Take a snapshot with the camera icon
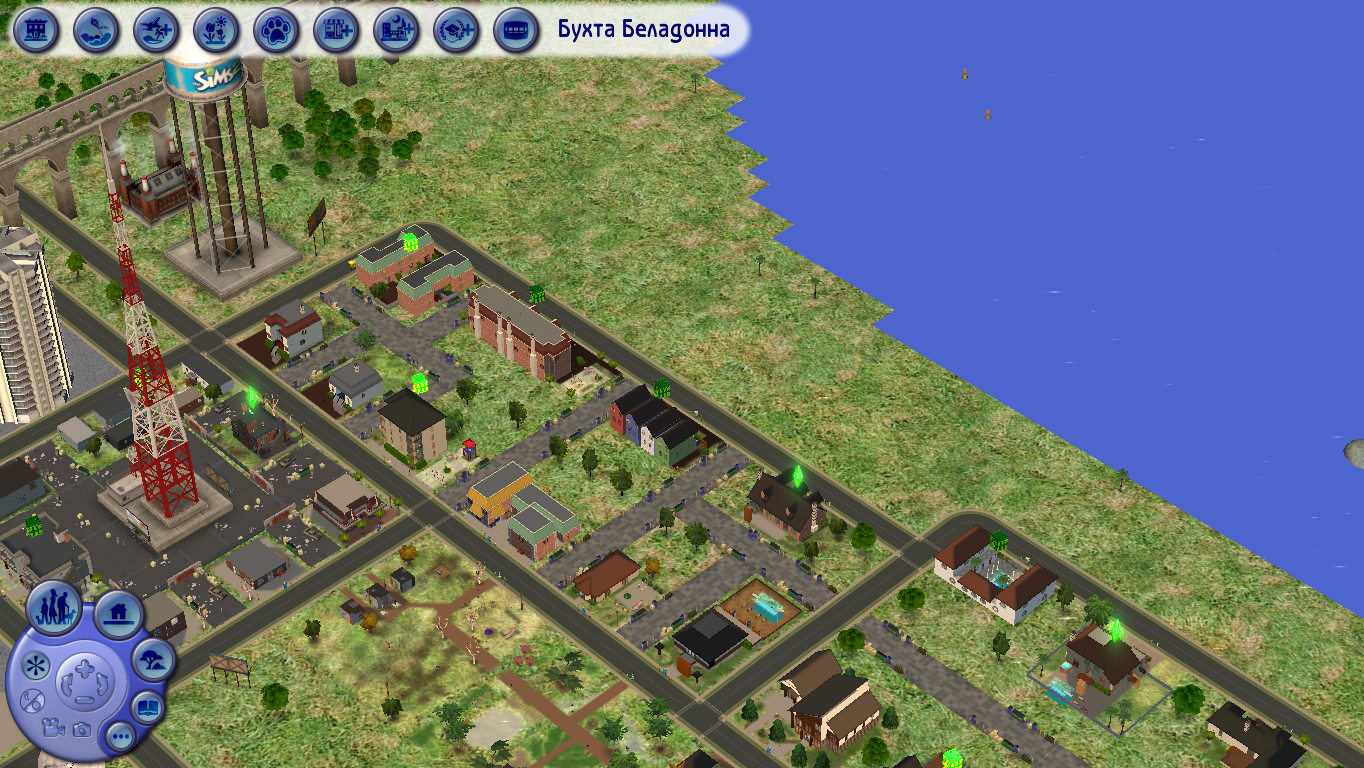This screenshot has width=1364, height=768. click(82, 729)
